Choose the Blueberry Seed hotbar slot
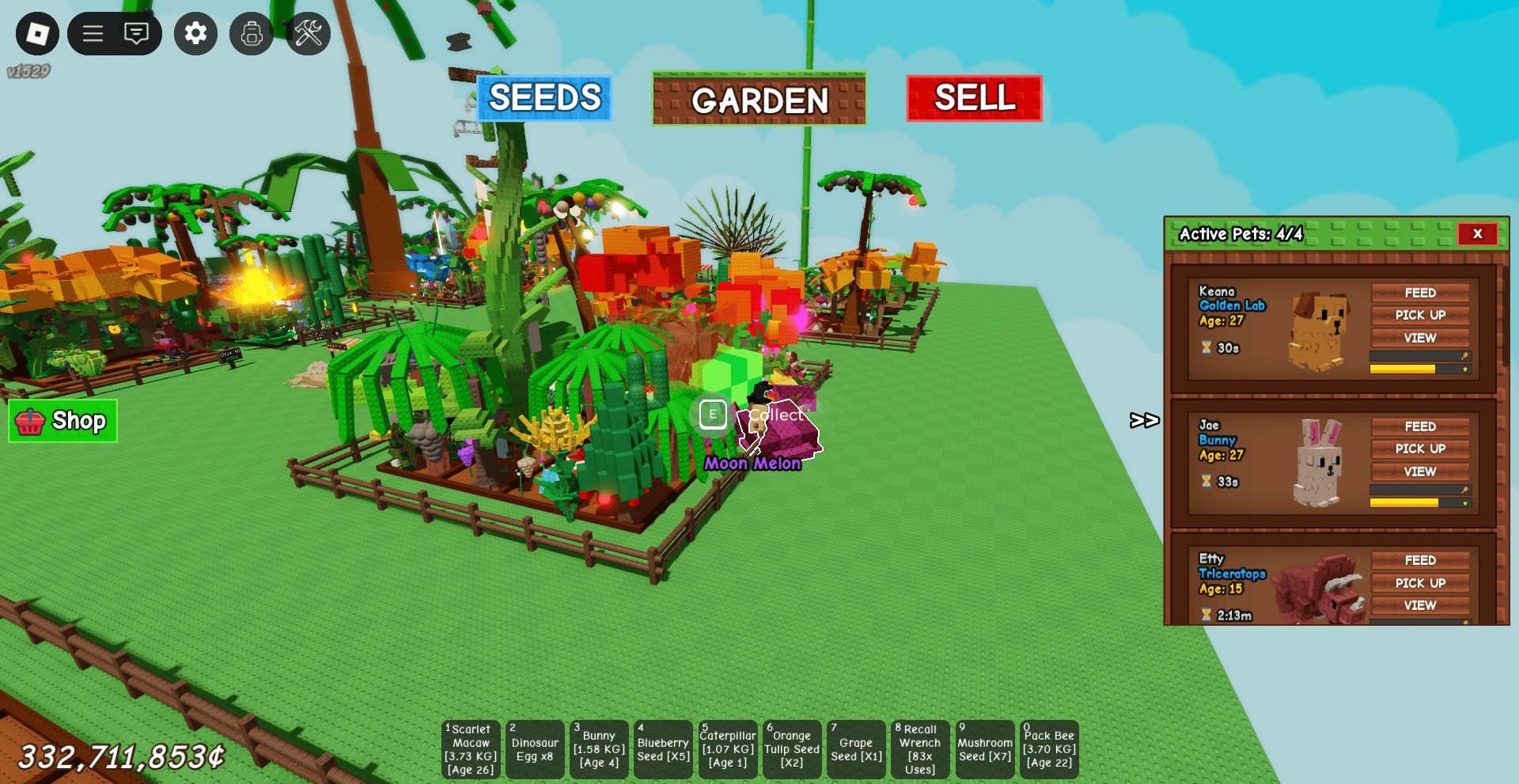 [x=663, y=749]
